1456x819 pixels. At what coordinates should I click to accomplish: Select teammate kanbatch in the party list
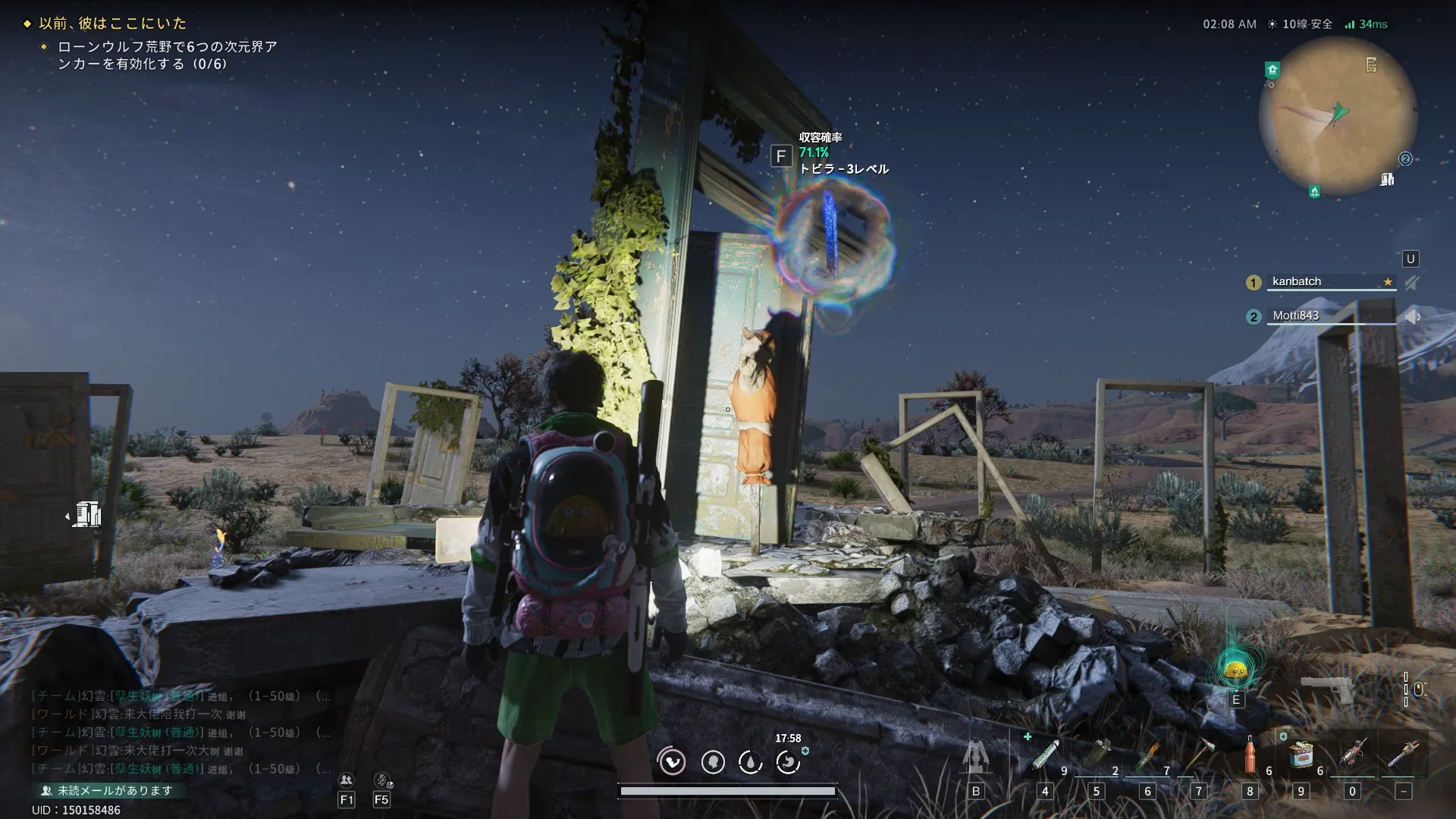click(1297, 281)
